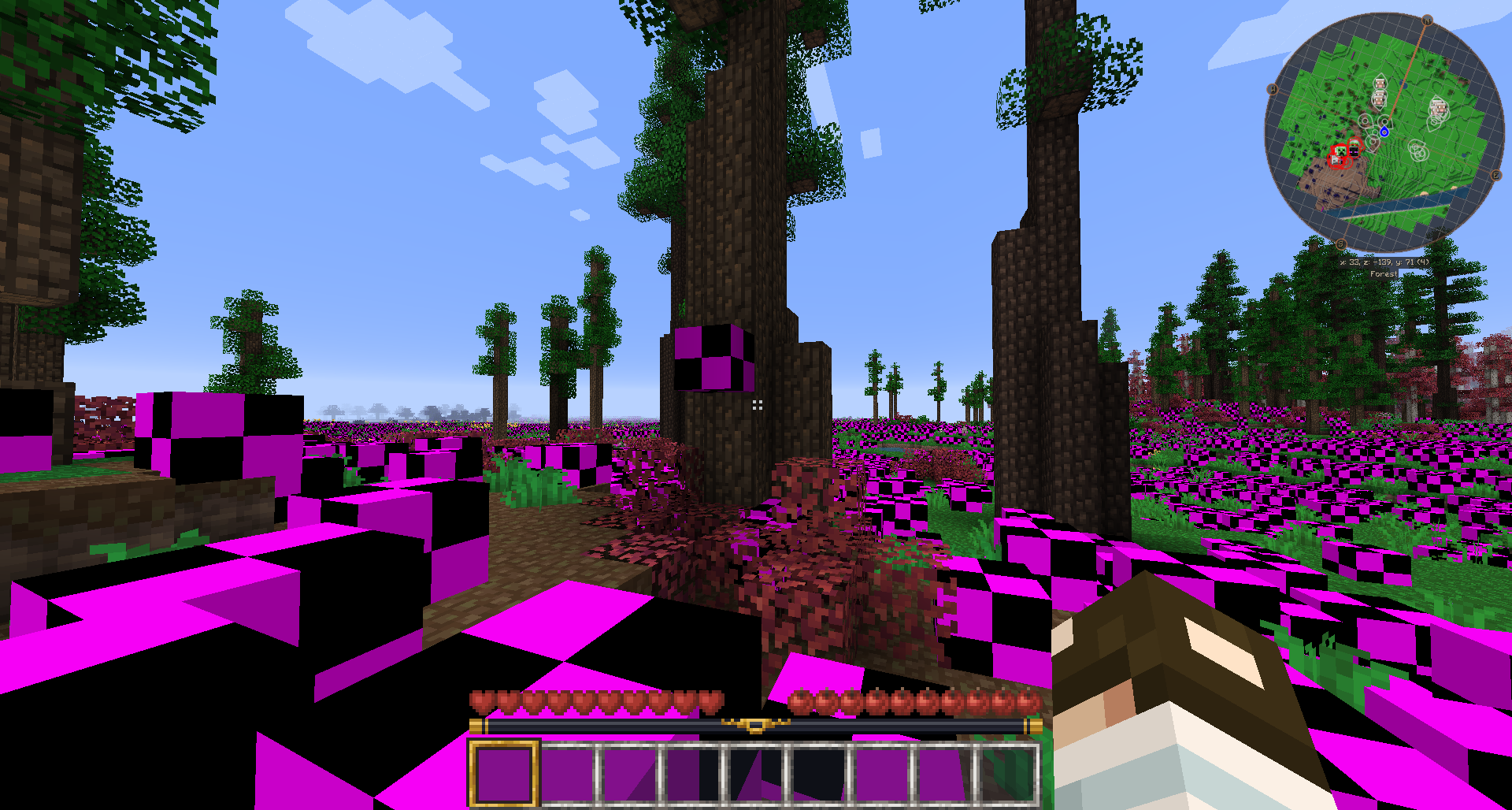Viewport: 1512px width, 810px height.
Task: Select the W compass marker on minimap rim
Action: coord(1273,90)
